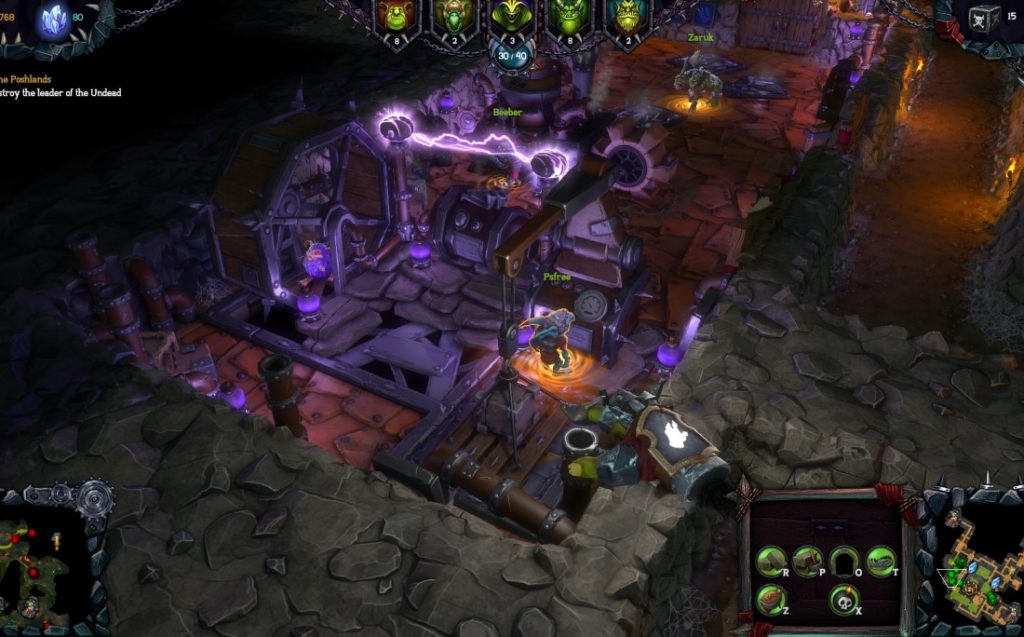Select the yellow bearded creature portrait at far right
This screenshot has height=637, width=1024.
click(628, 17)
